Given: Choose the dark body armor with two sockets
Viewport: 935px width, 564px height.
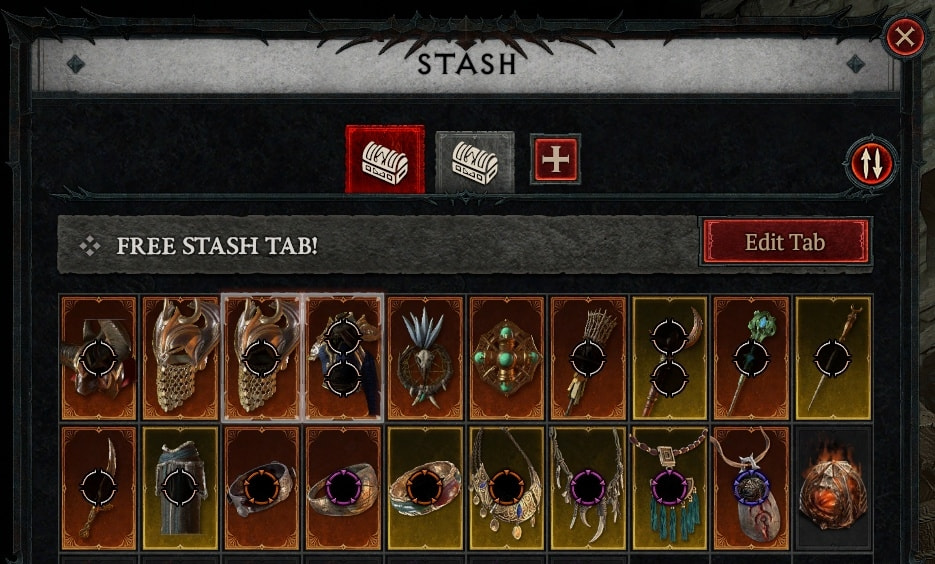Looking at the screenshot, I should (343, 357).
